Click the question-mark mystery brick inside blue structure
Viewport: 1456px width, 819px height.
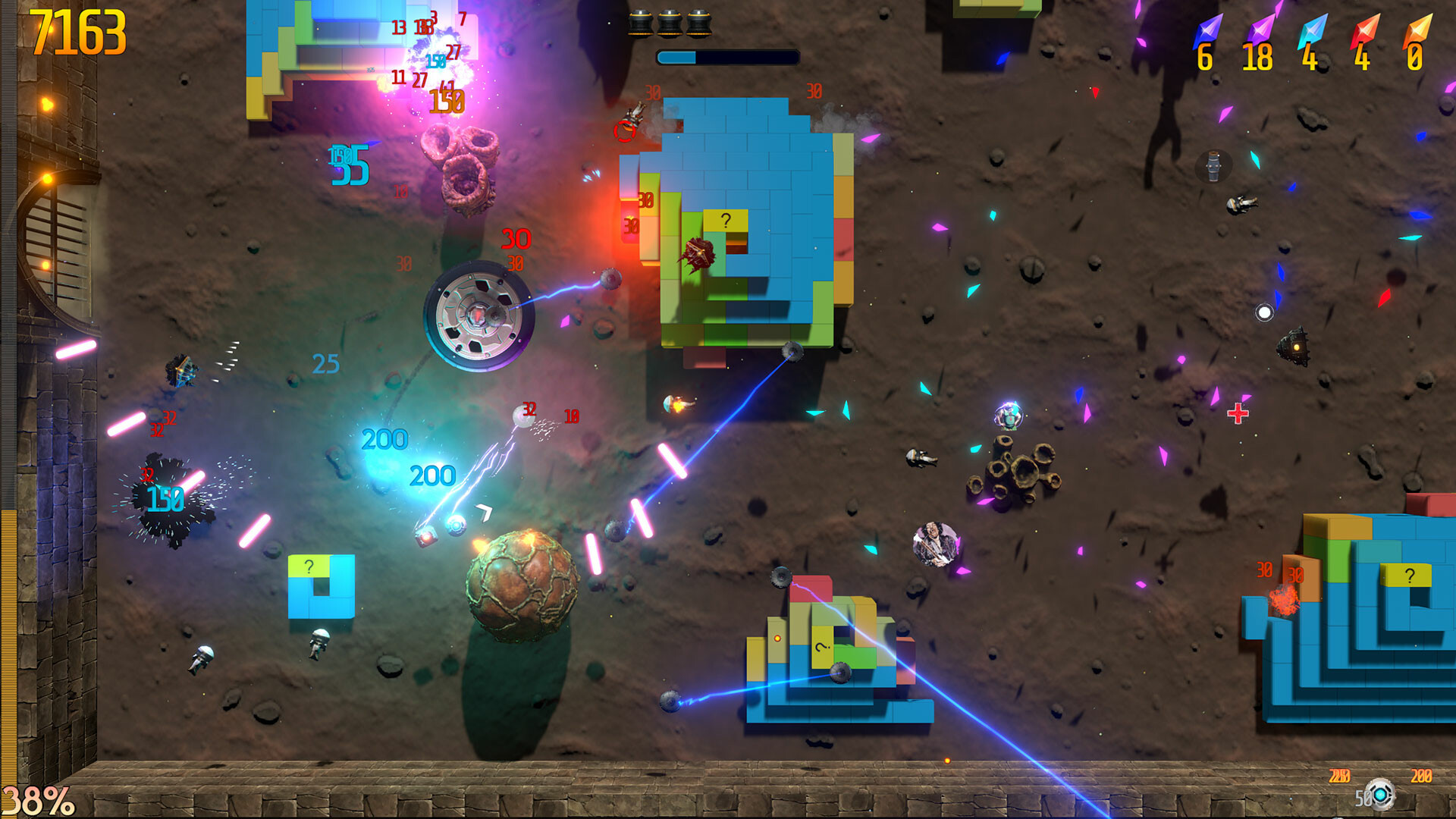(726, 221)
